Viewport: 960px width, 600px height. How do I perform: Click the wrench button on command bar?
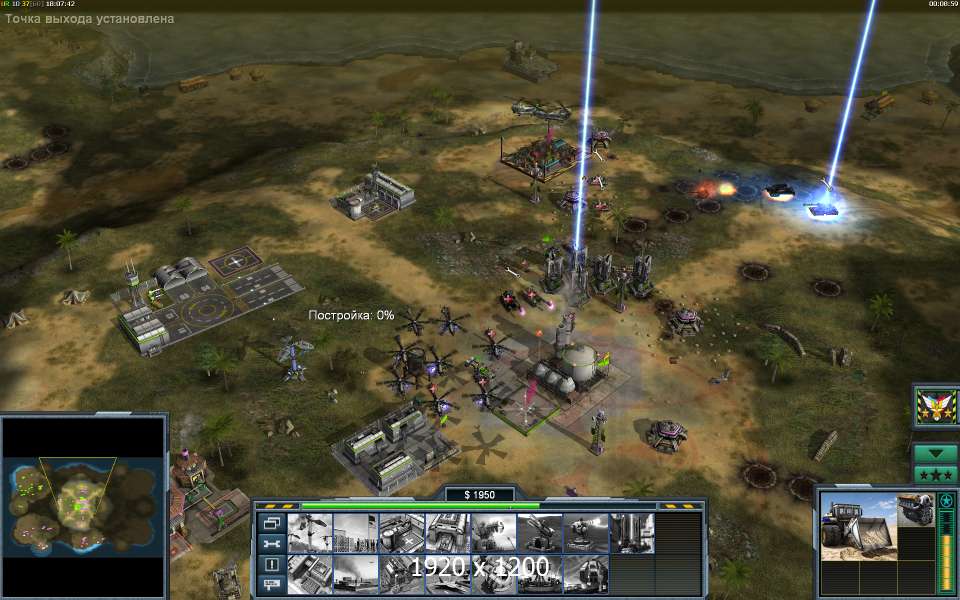pos(271,543)
